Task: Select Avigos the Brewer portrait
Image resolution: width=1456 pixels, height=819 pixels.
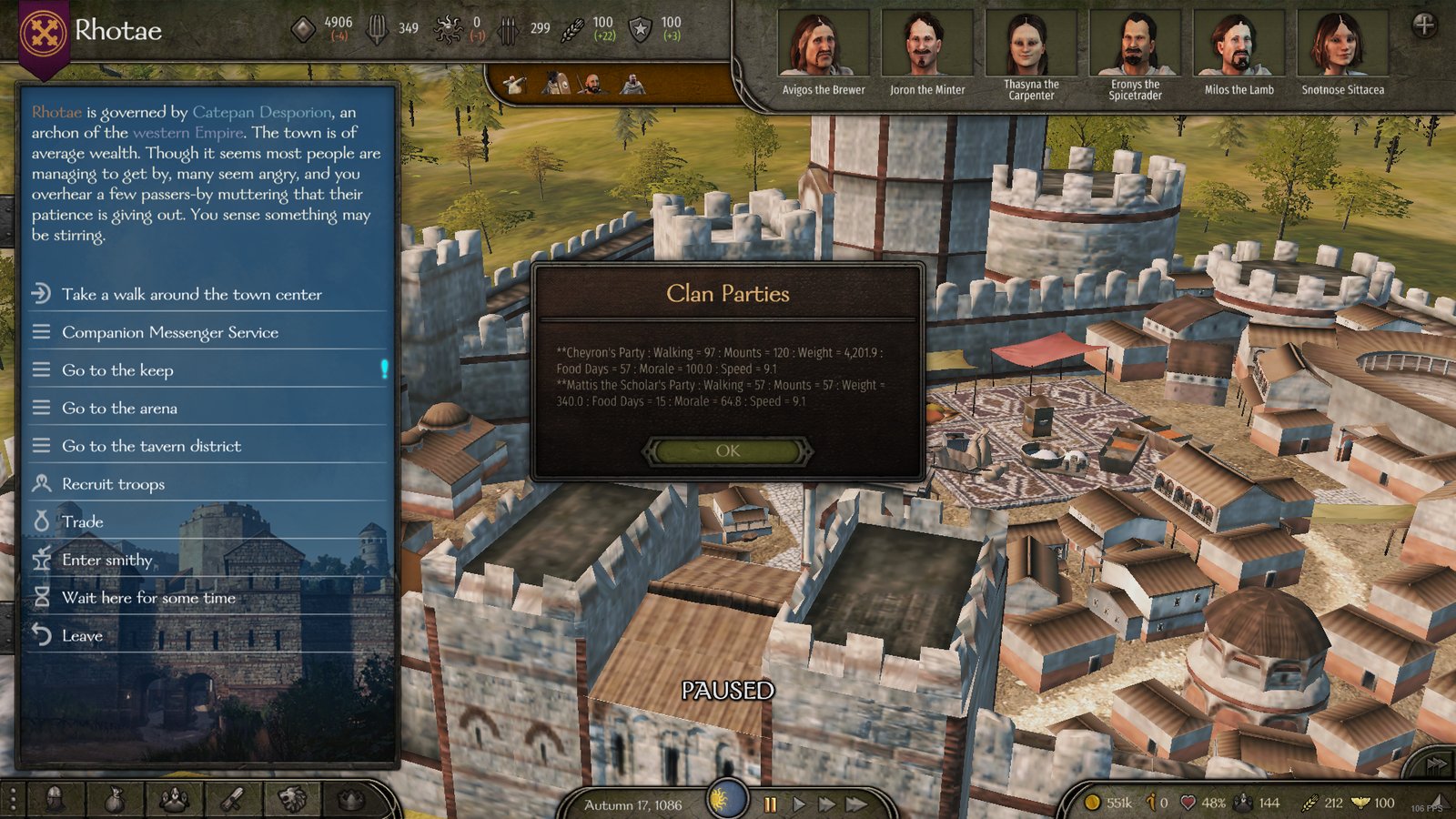Action: (824, 45)
